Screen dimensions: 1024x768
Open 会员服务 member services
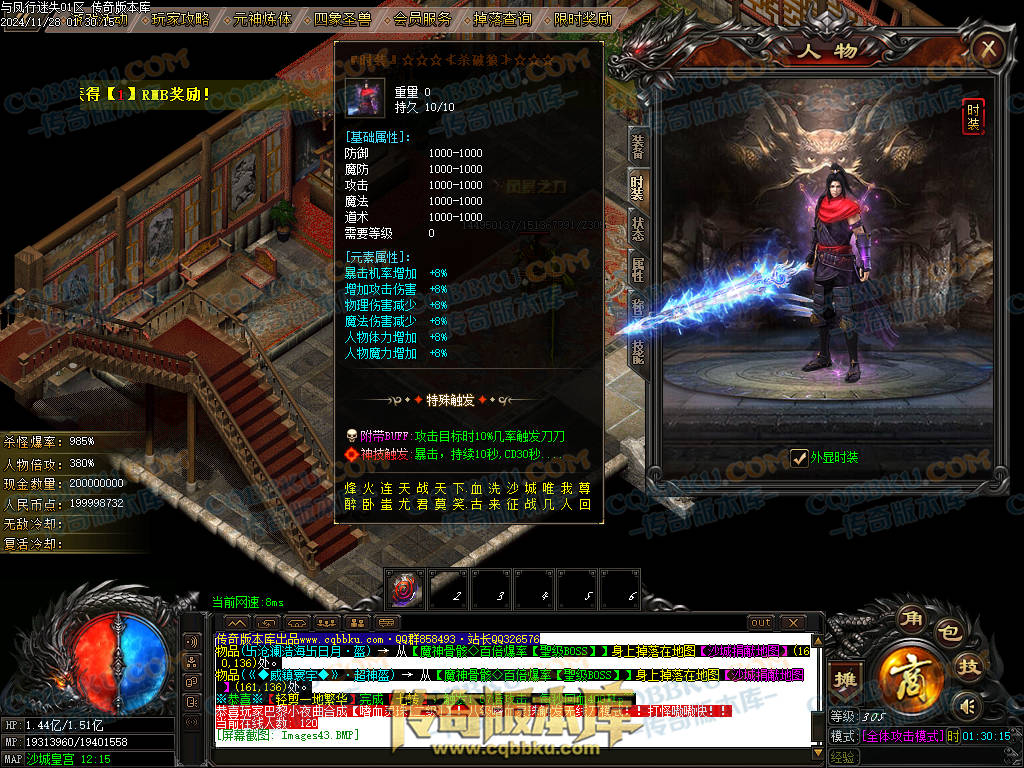click(422, 18)
